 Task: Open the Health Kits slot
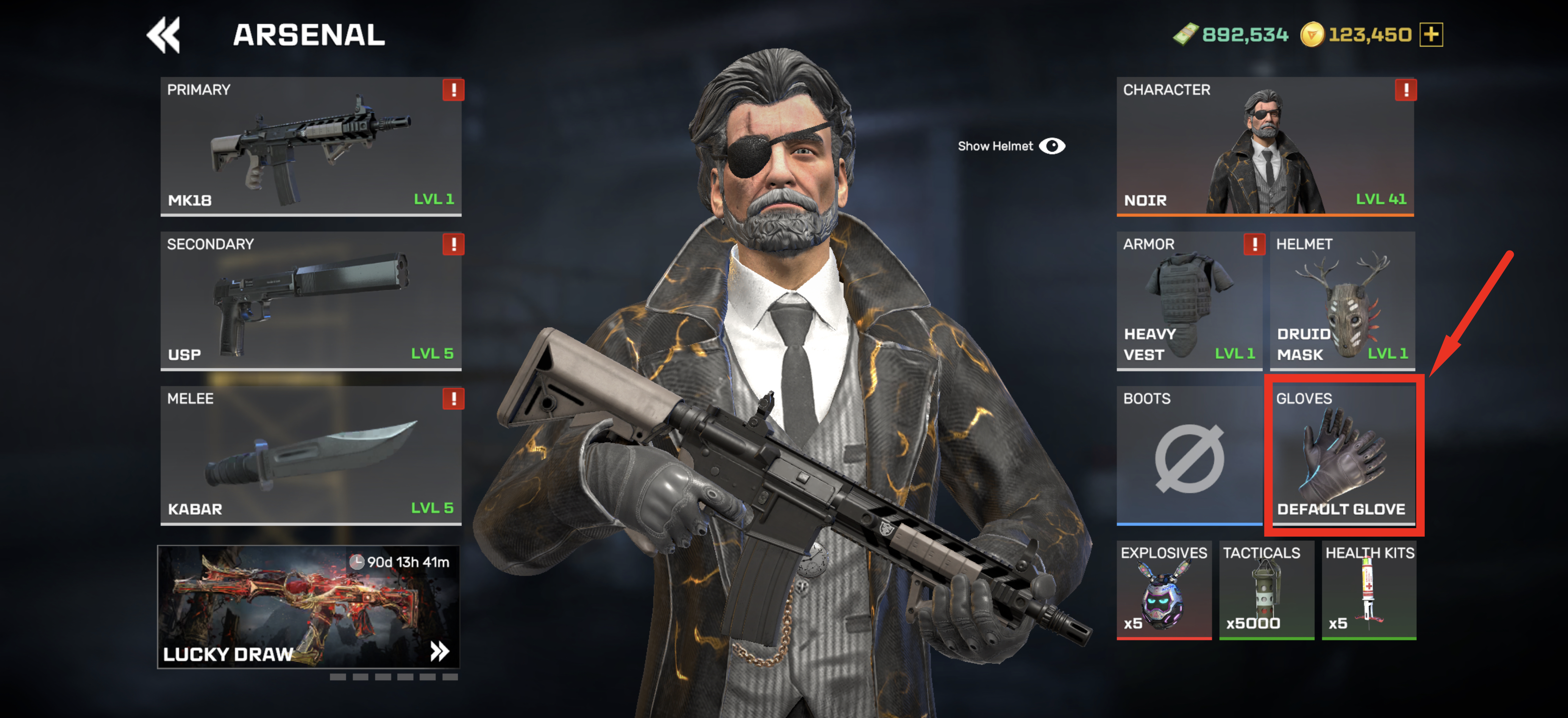pyautogui.click(x=1369, y=590)
